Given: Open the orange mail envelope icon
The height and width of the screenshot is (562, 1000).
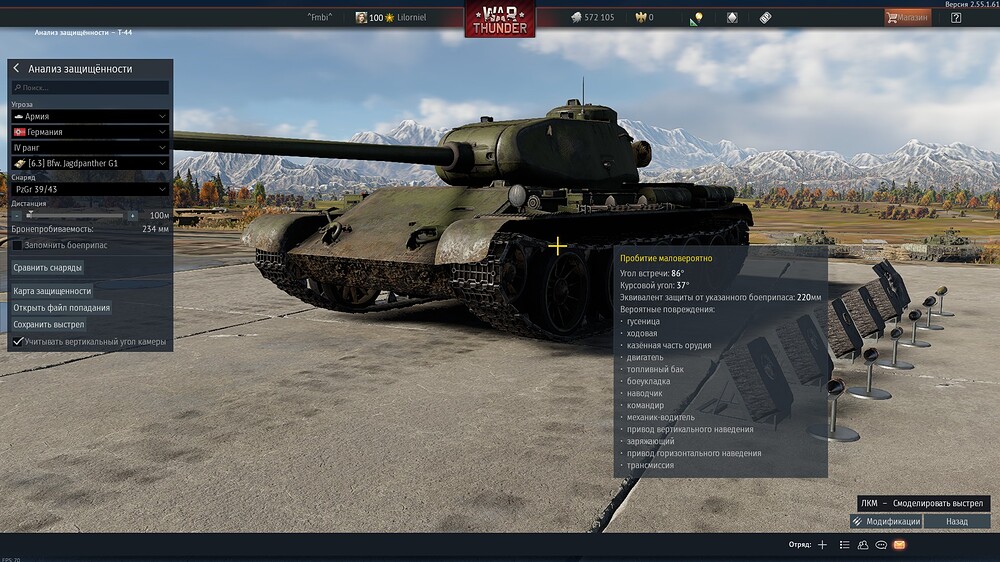Looking at the screenshot, I should point(899,545).
